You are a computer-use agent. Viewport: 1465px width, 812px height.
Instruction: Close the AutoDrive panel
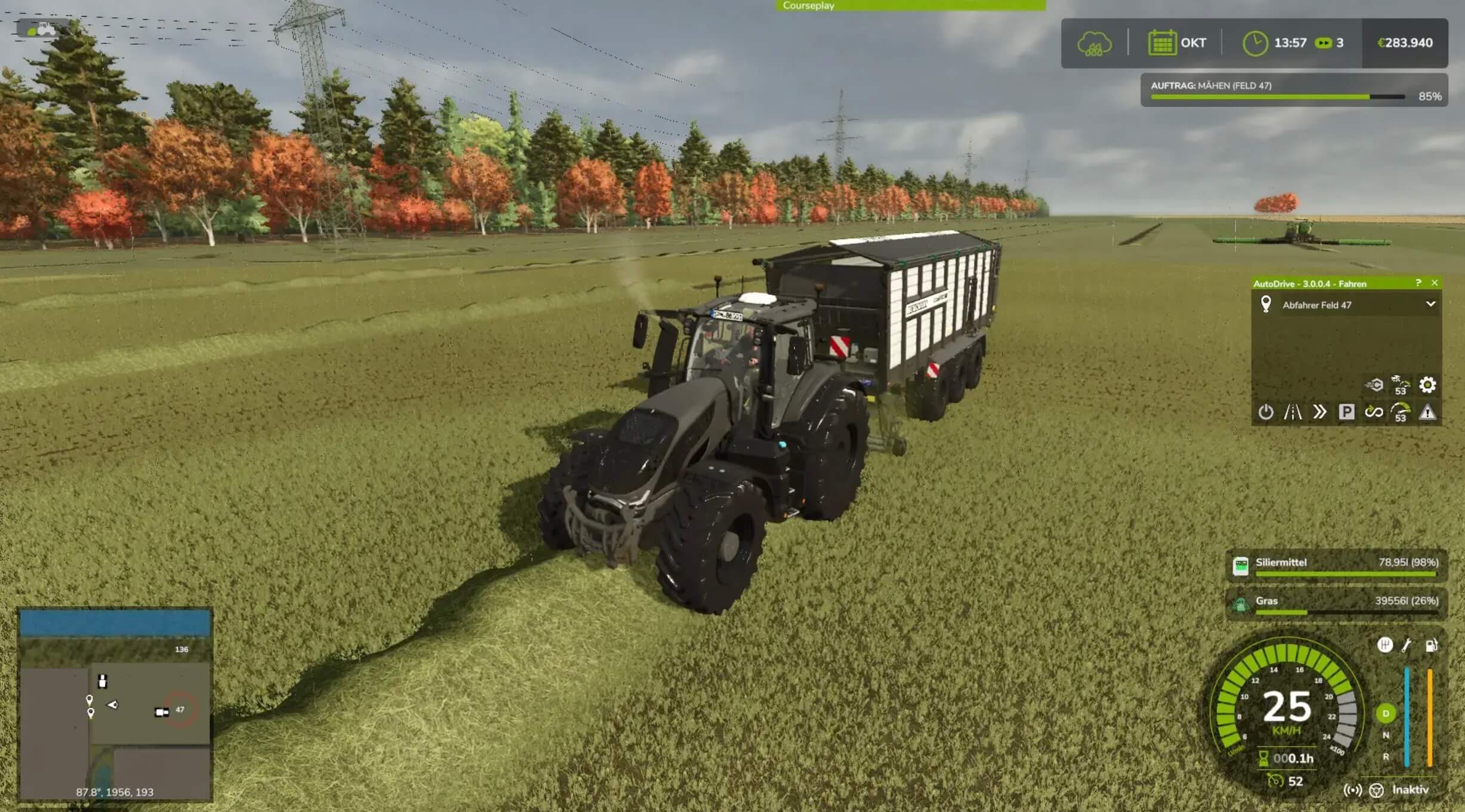pos(1435,283)
